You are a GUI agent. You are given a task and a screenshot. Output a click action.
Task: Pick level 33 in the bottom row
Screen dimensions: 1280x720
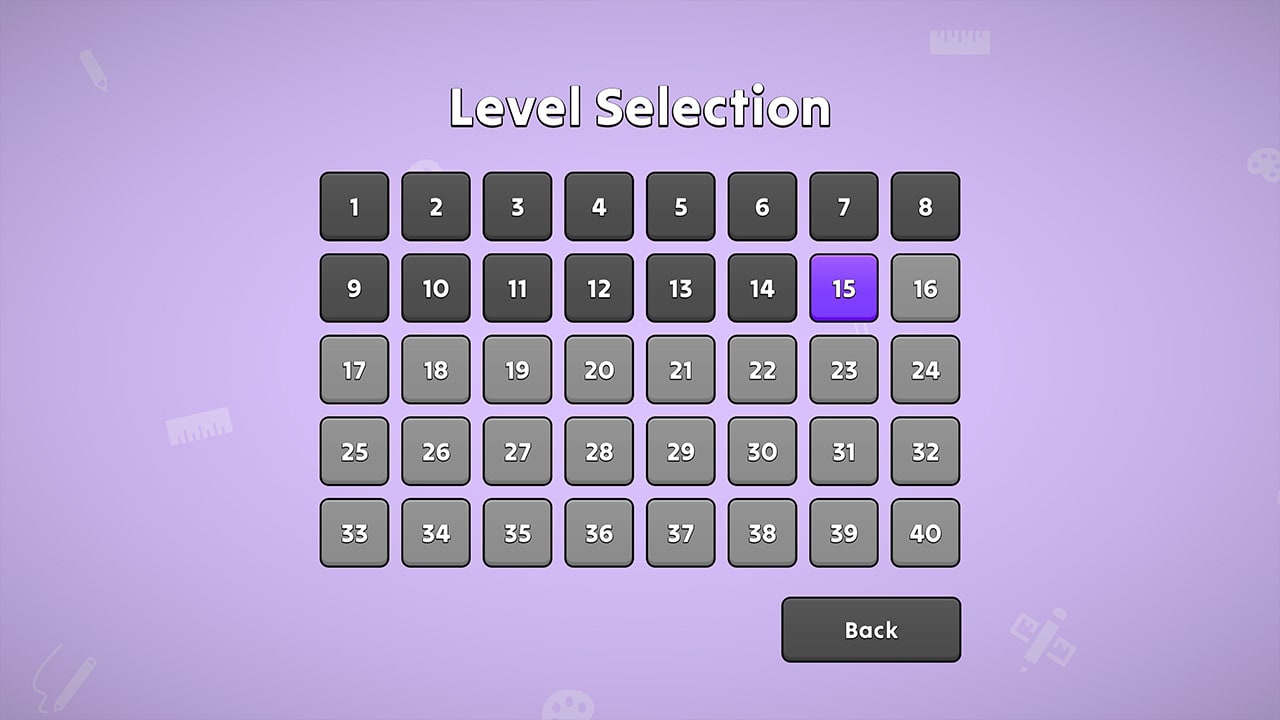353,533
